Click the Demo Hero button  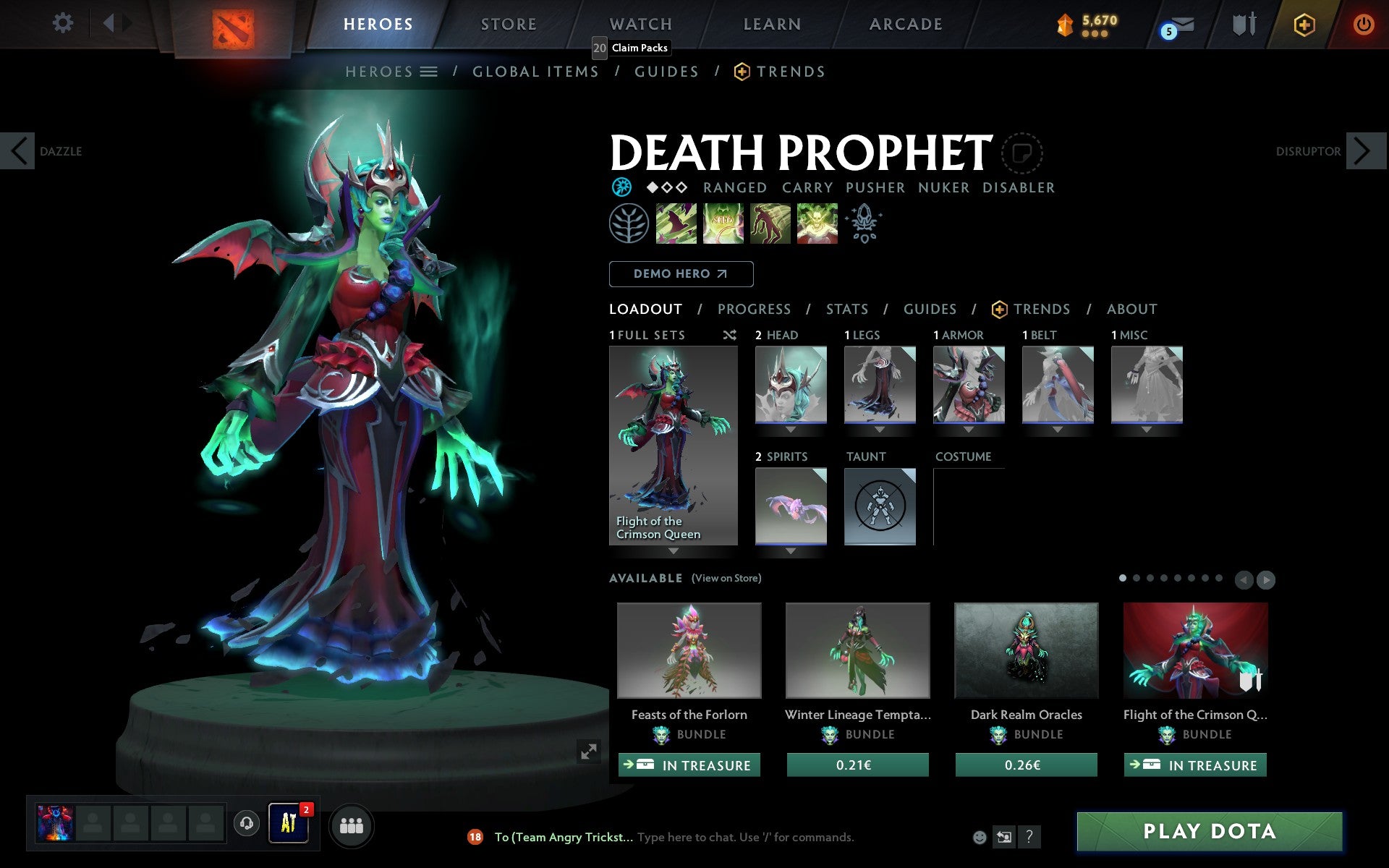681,273
